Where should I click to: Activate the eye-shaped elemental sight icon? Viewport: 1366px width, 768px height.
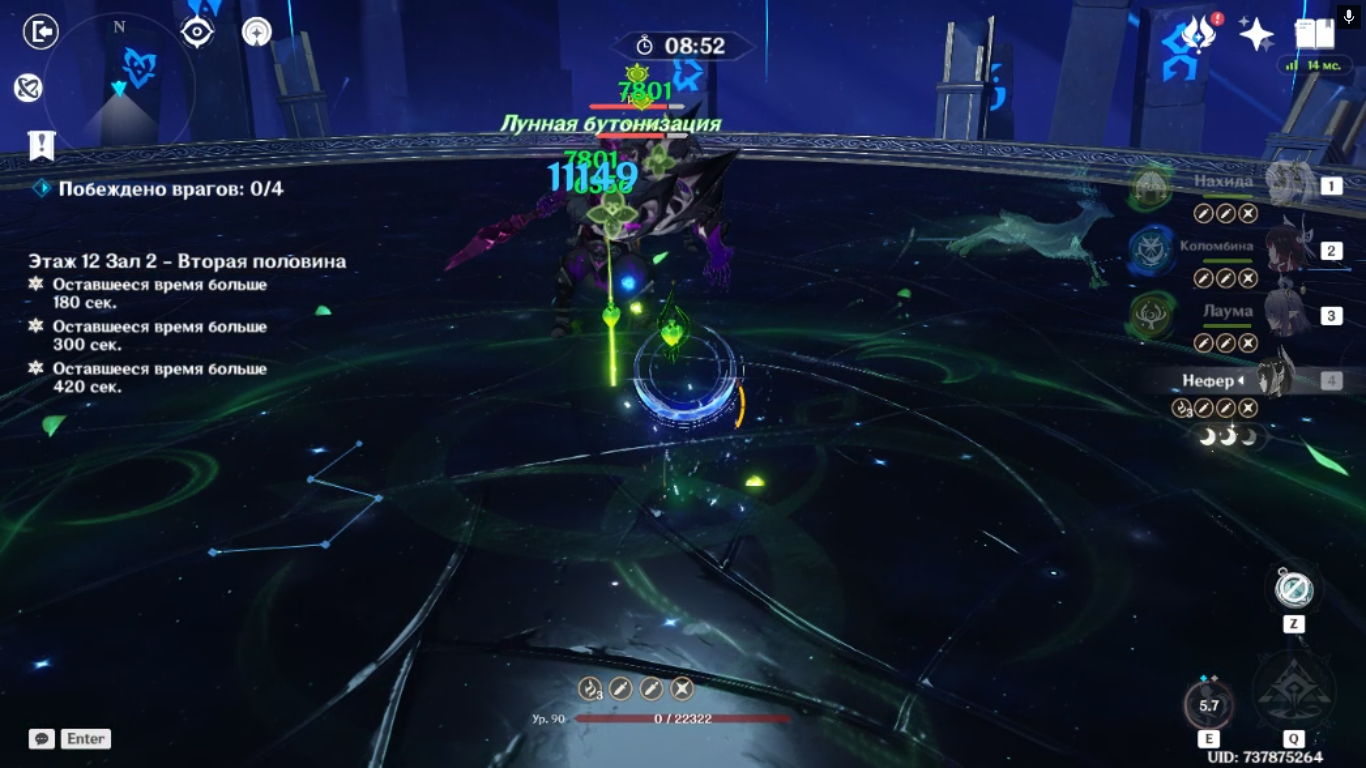(x=197, y=32)
